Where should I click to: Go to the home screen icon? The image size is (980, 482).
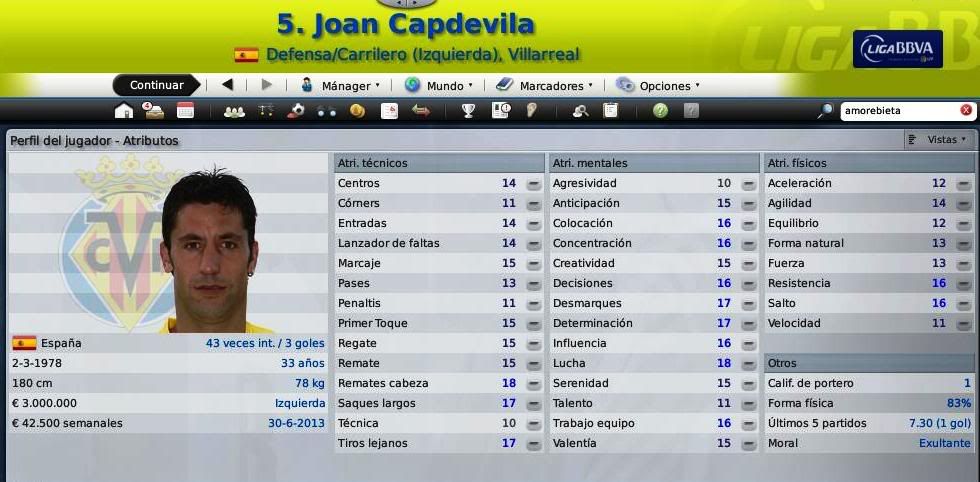[x=124, y=111]
